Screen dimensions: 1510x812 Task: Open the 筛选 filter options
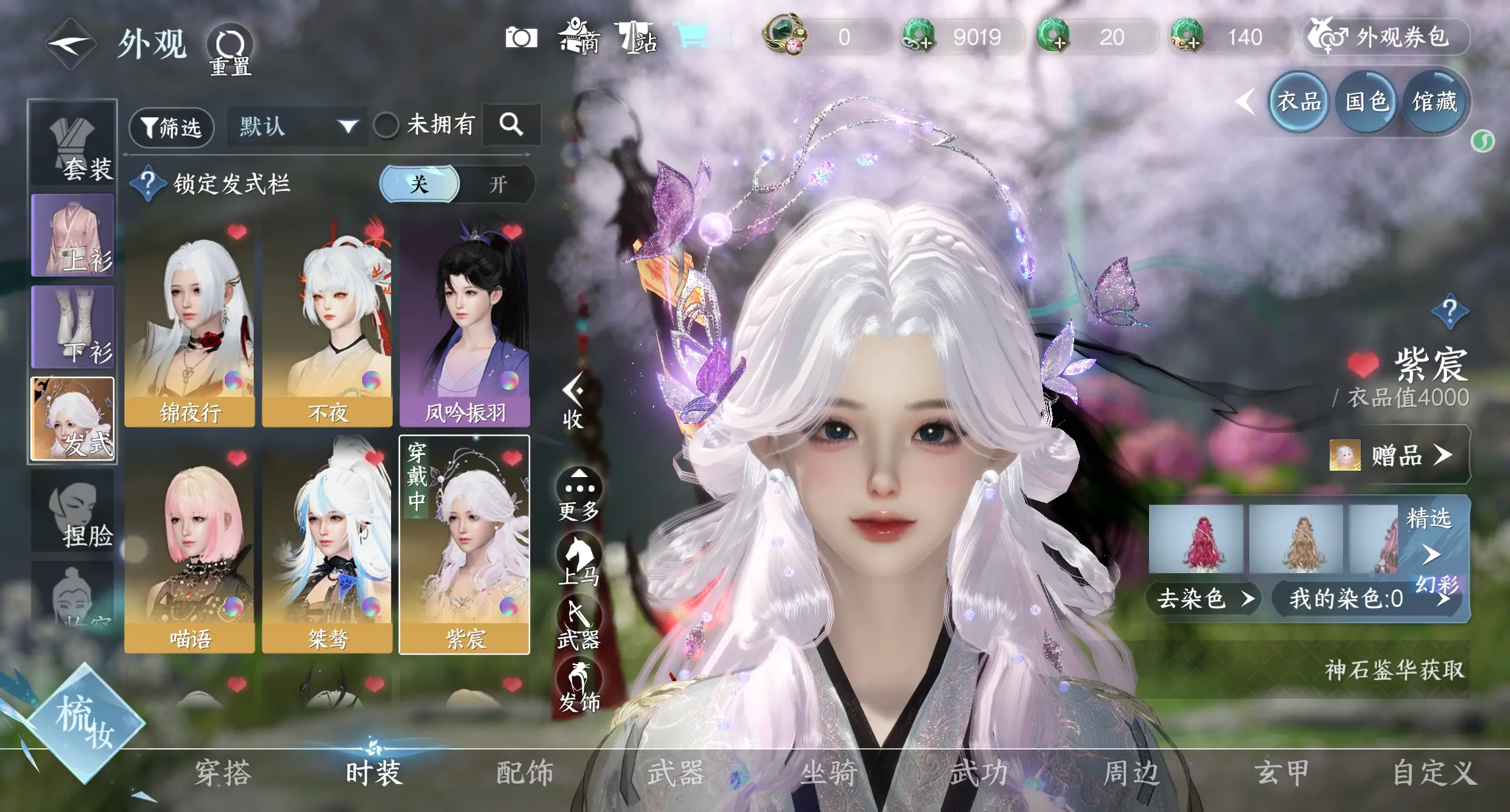point(171,127)
